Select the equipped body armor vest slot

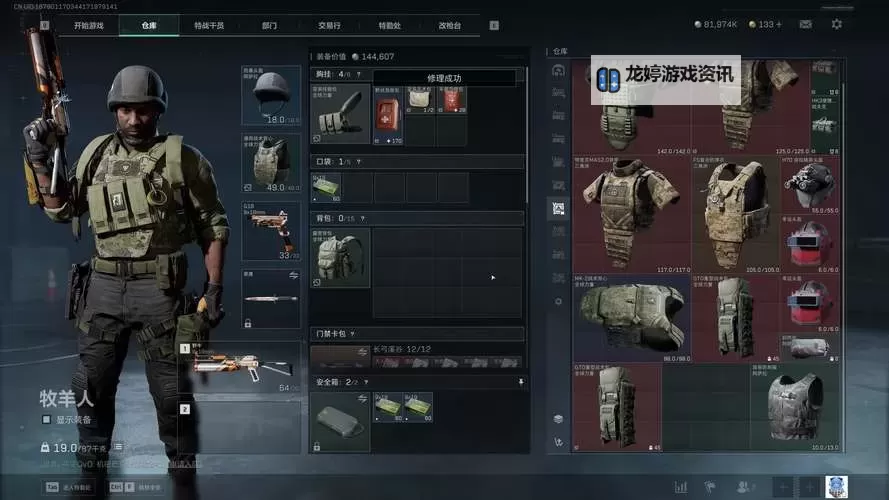click(270, 163)
